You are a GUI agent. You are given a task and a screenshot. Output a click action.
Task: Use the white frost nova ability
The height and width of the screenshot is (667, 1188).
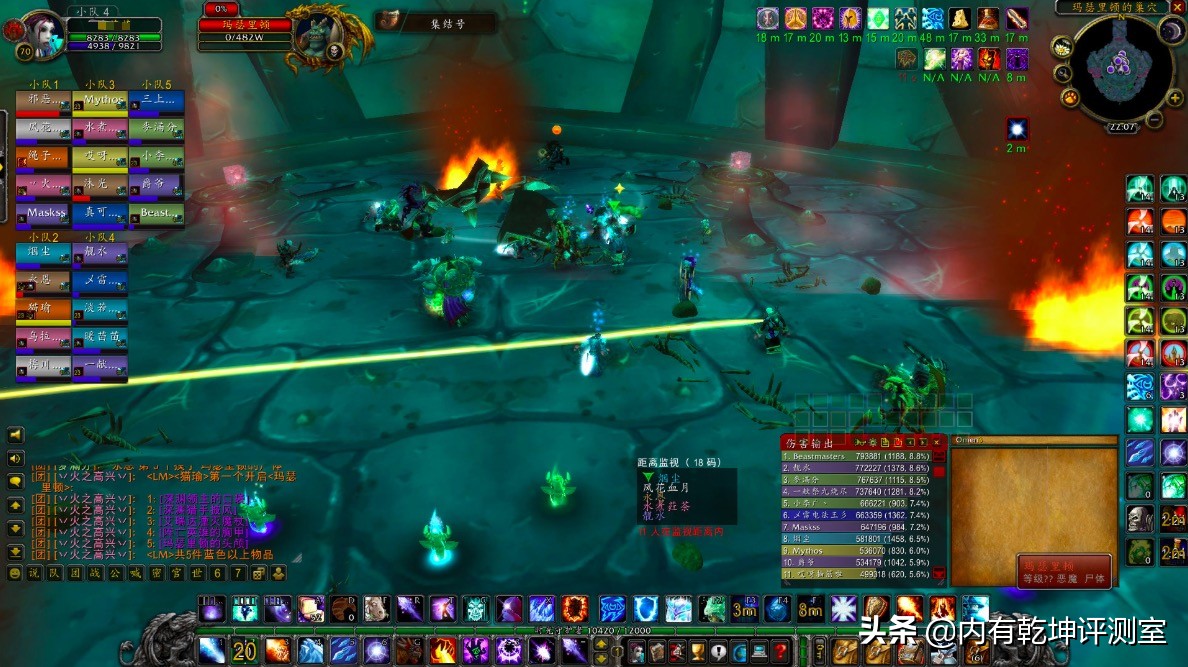(x=844, y=607)
